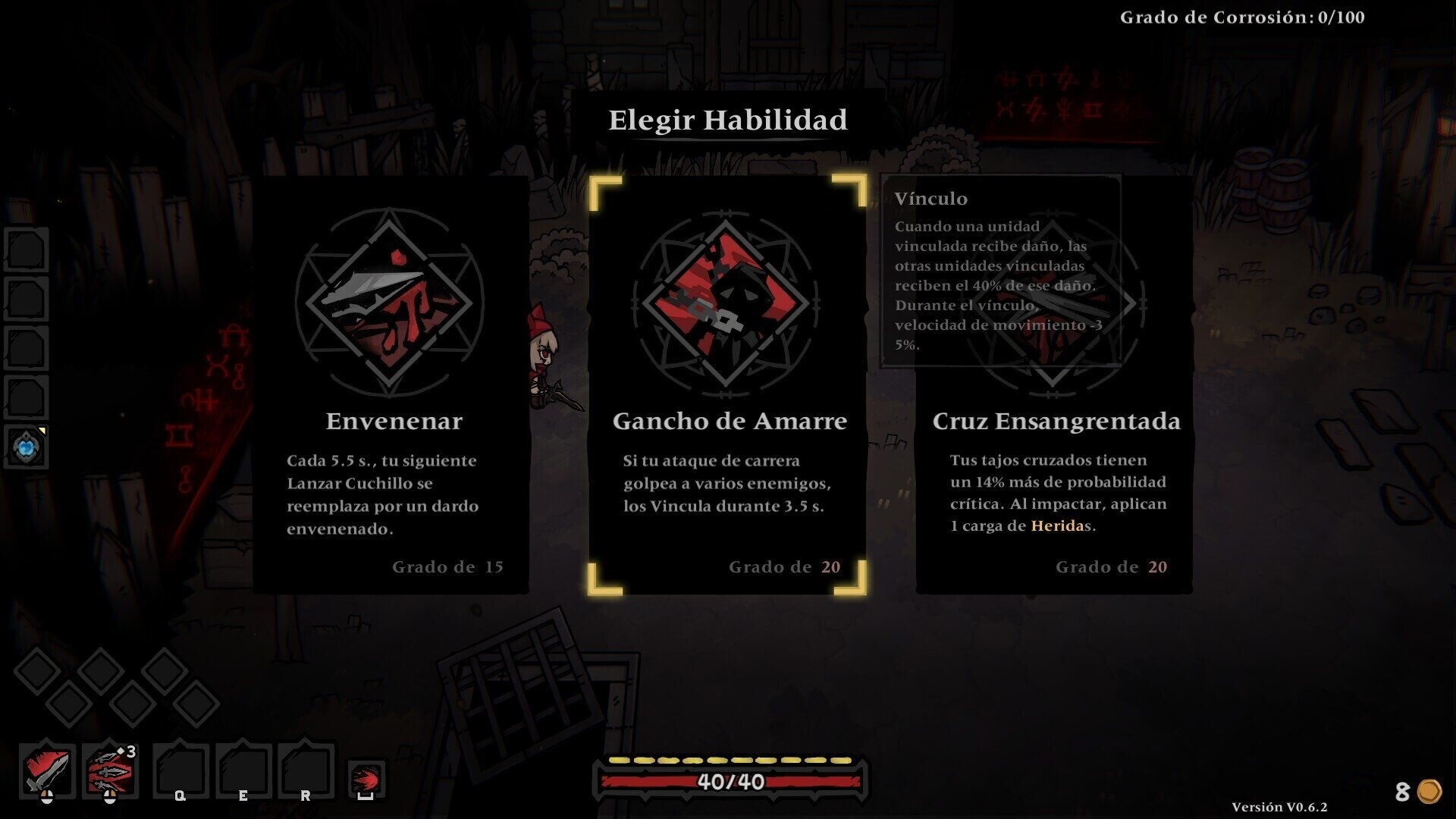1456x819 pixels.
Task: Choose the Envenenar ability card
Action: point(391,385)
